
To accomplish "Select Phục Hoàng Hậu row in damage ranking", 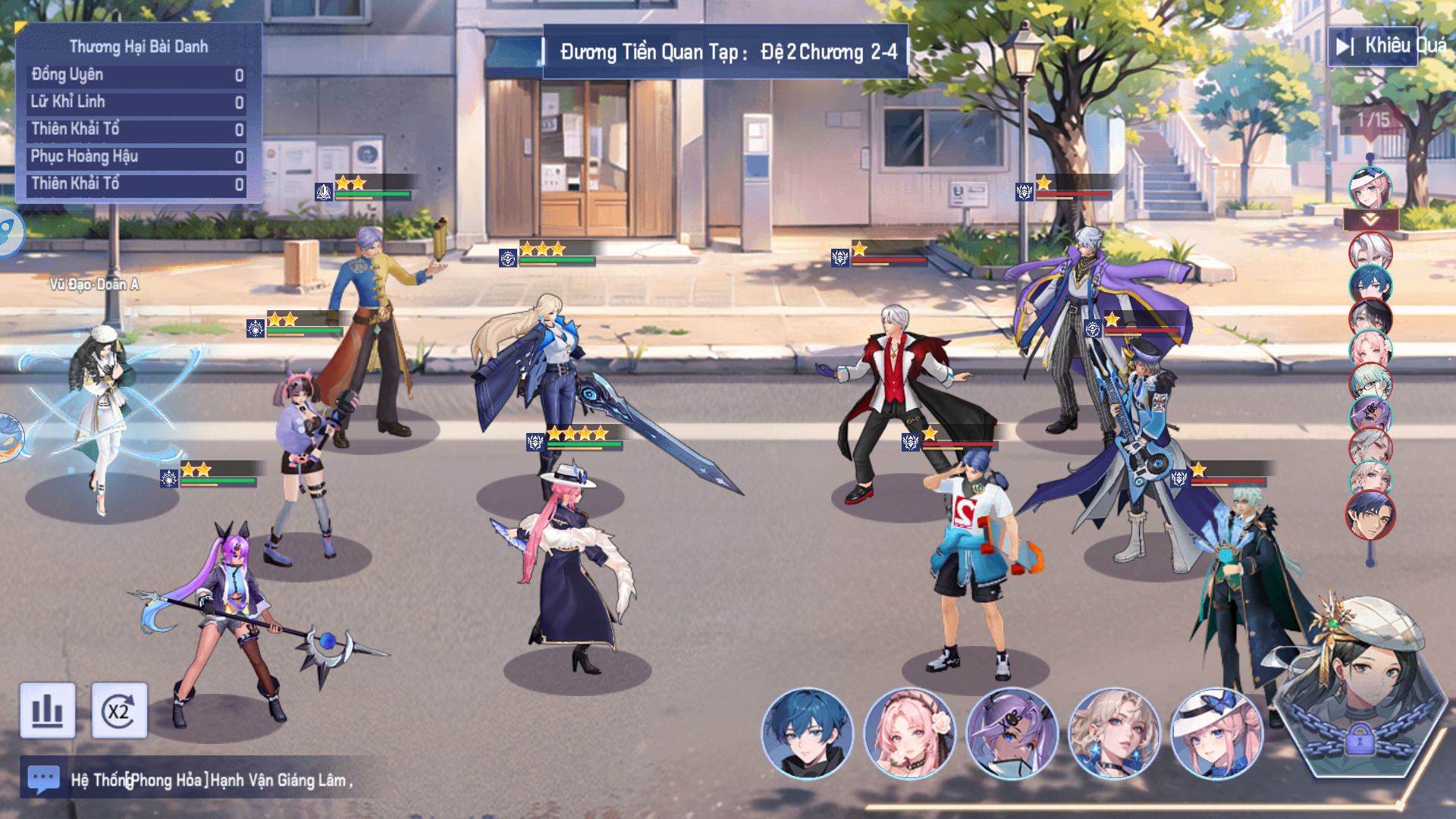I will click(x=137, y=157).
